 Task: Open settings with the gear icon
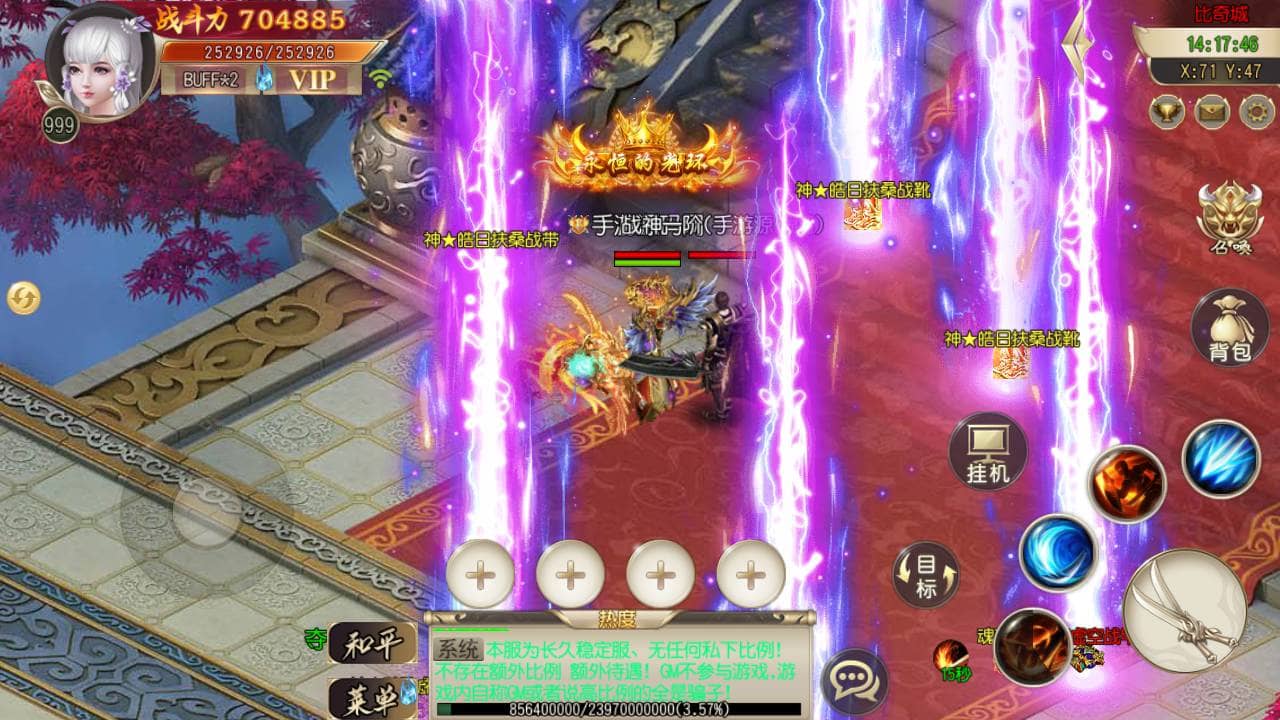pos(1256,110)
